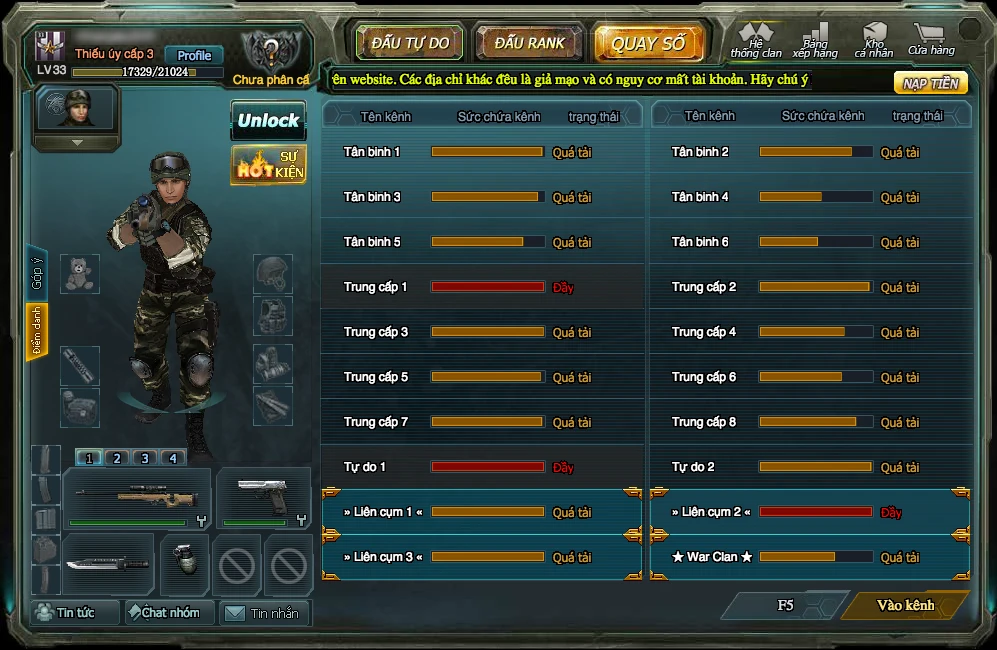Image resolution: width=997 pixels, height=650 pixels.
Task: Open the Đấu Tự Do mode
Action: click(x=411, y=43)
